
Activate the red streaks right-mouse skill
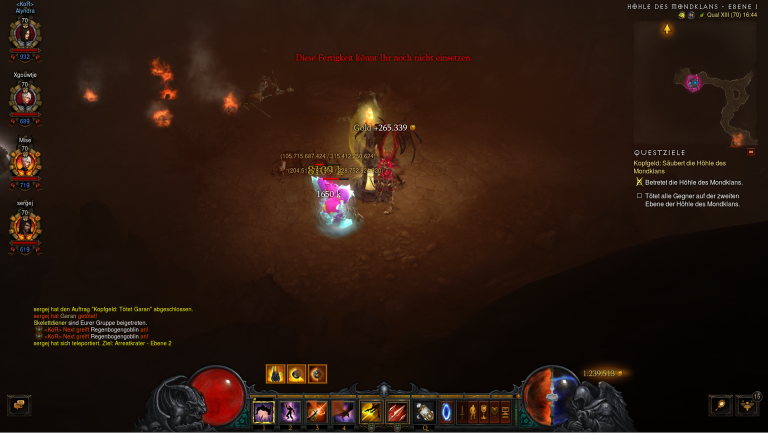pos(397,411)
